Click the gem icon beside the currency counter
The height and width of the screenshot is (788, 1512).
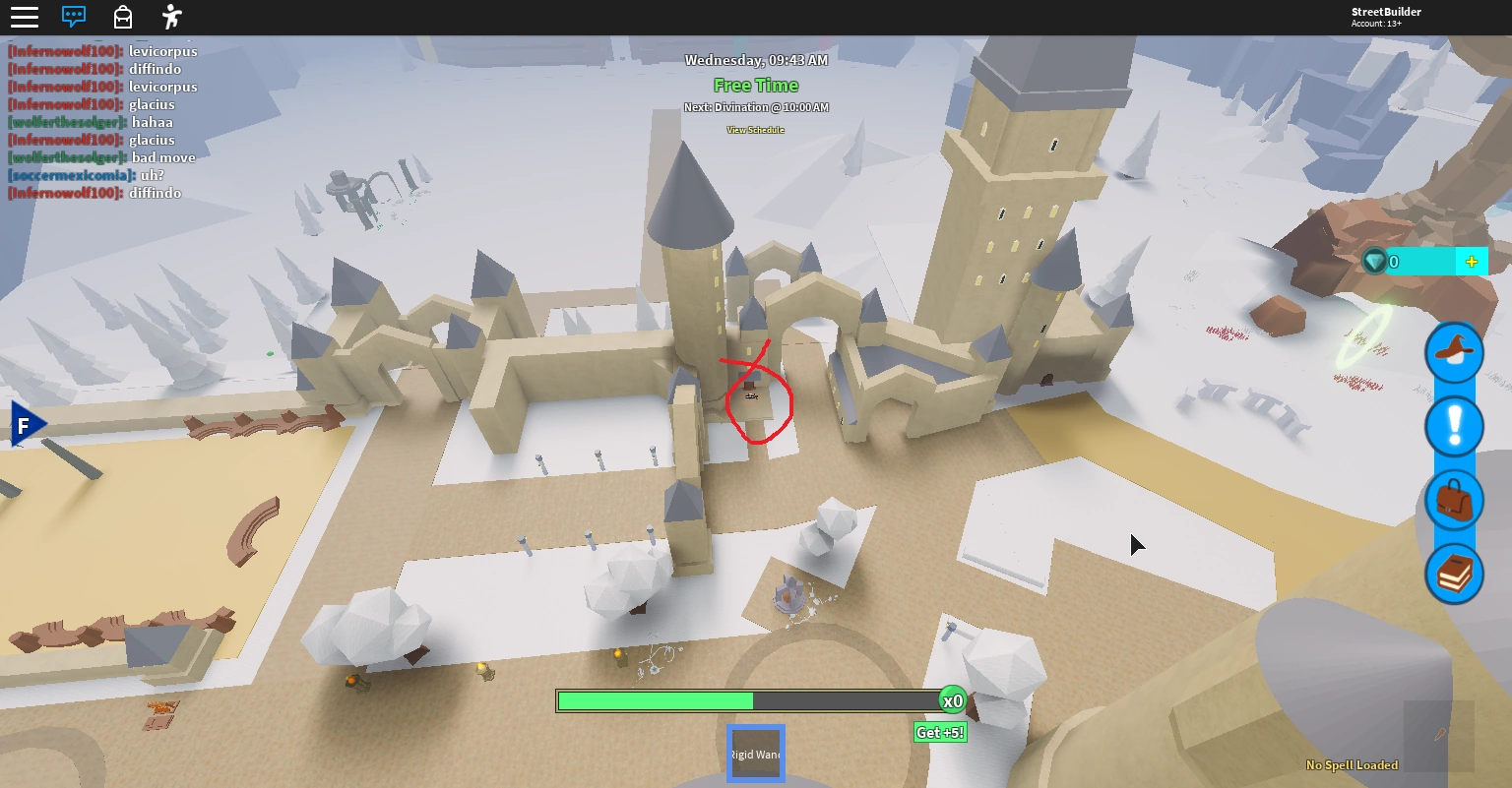pyautogui.click(x=1374, y=262)
